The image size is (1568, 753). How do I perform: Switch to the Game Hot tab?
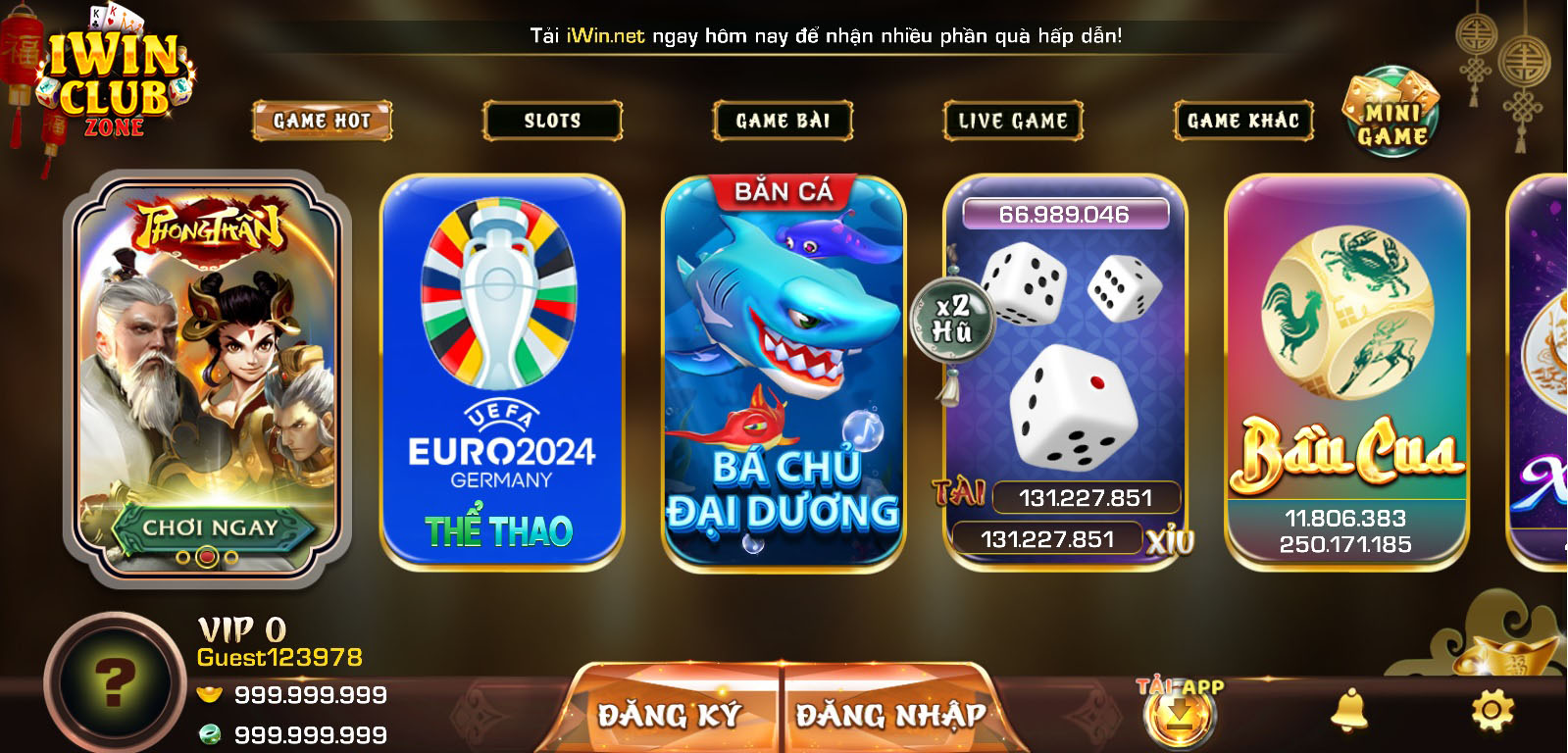pos(322,122)
